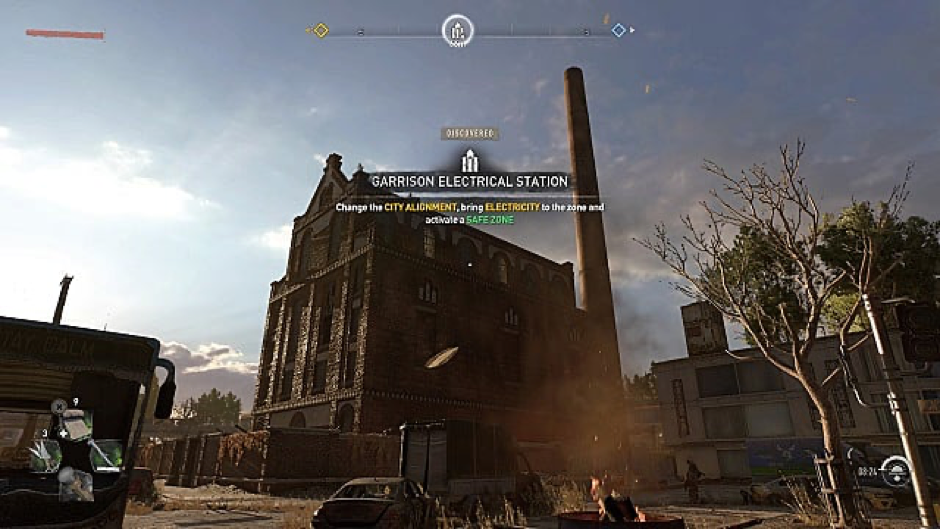The height and width of the screenshot is (529, 940).
Task: Select the medkit slot in the quick wheel
Action: point(76,424)
